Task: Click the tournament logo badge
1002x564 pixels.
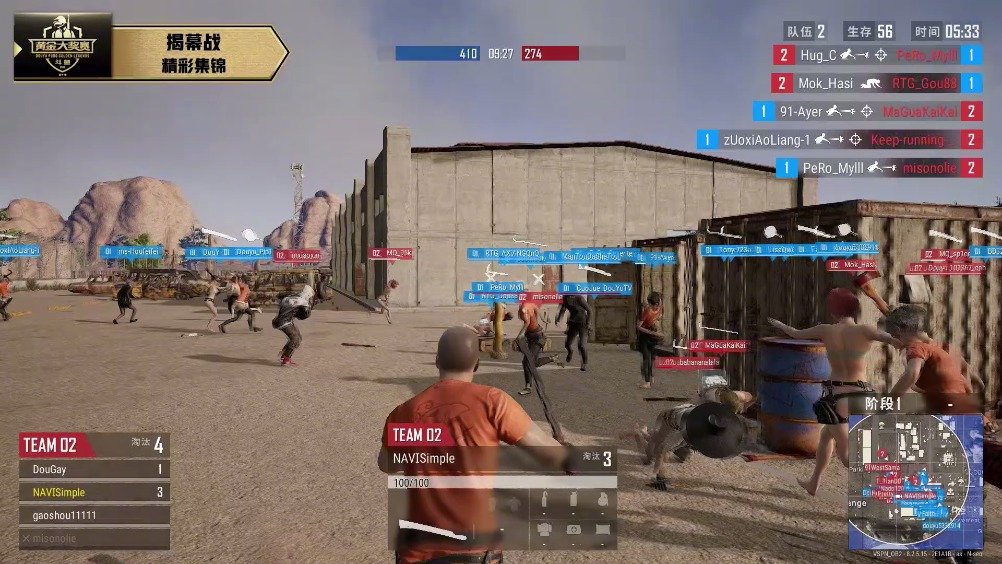Action: 63,47
